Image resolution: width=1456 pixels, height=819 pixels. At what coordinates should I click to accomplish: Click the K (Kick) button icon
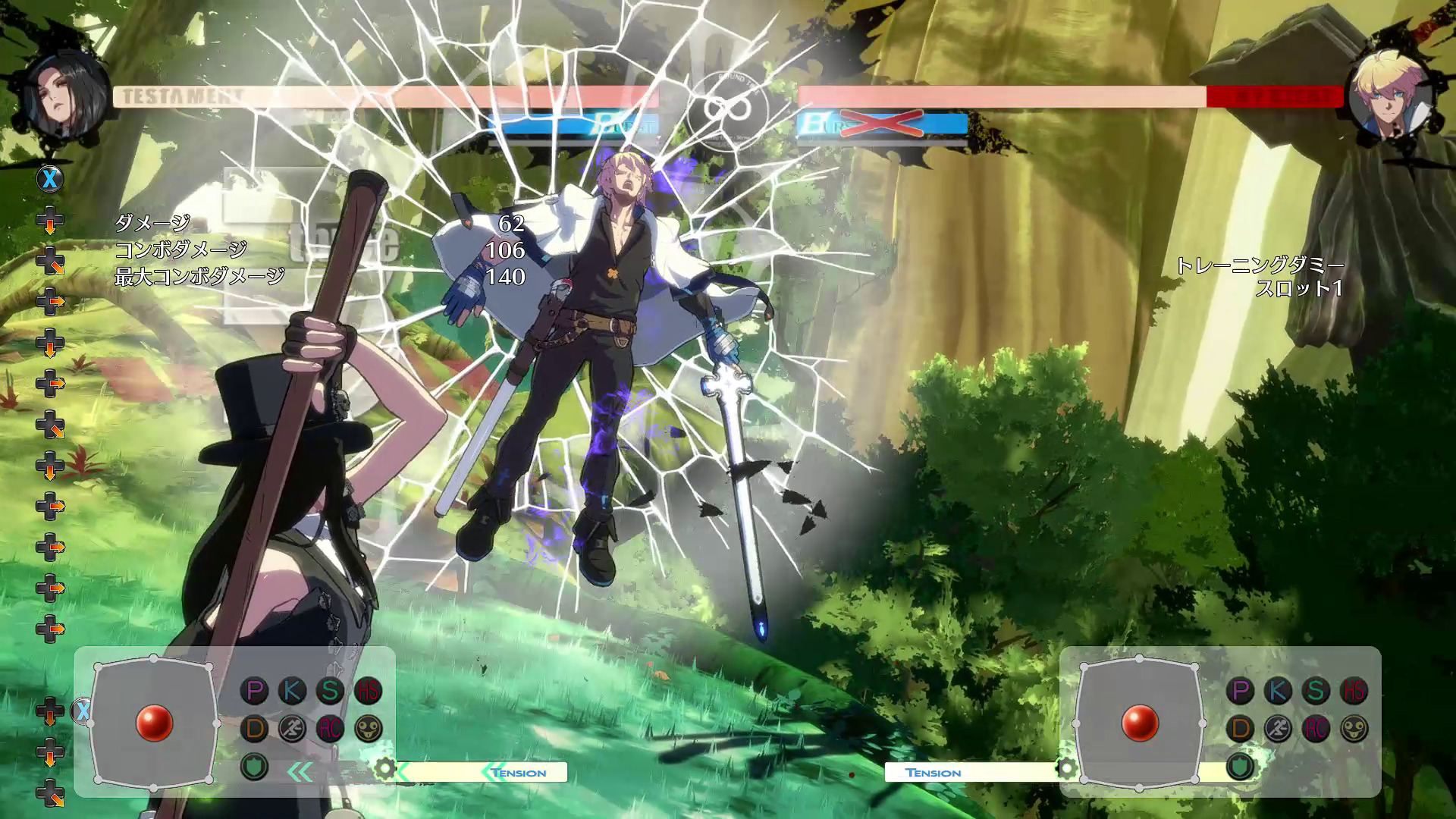click(x=290, y=692)
